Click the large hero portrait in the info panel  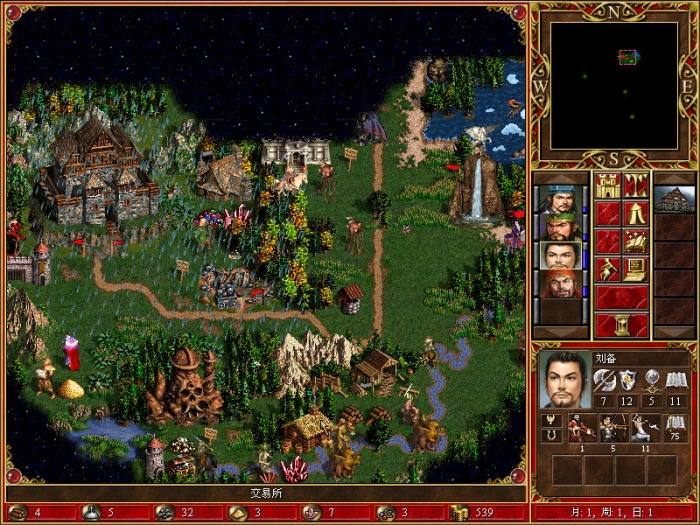(x=566, y=379)
